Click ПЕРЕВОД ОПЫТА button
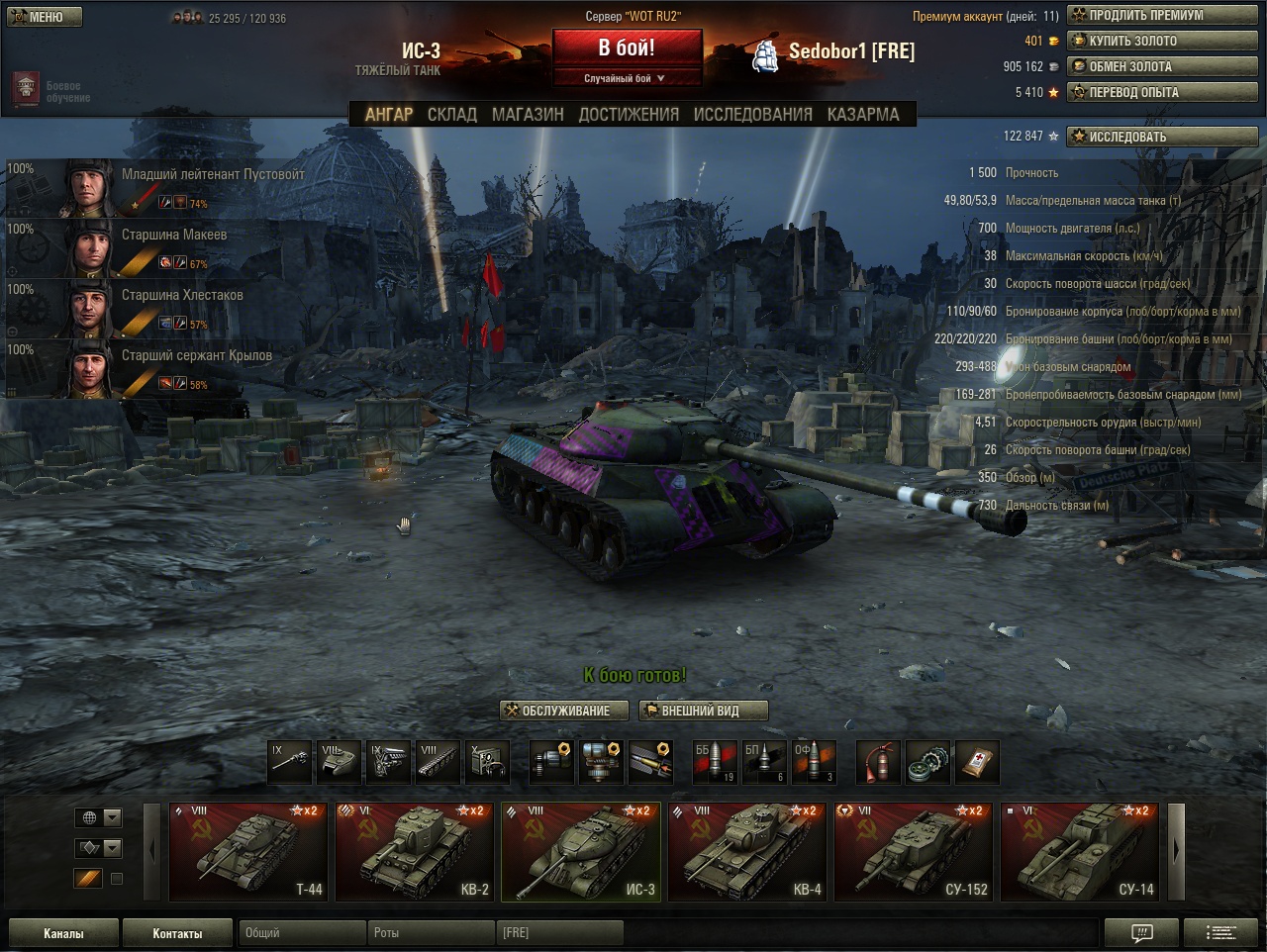1267x952 pixels. click(1162, 93)
